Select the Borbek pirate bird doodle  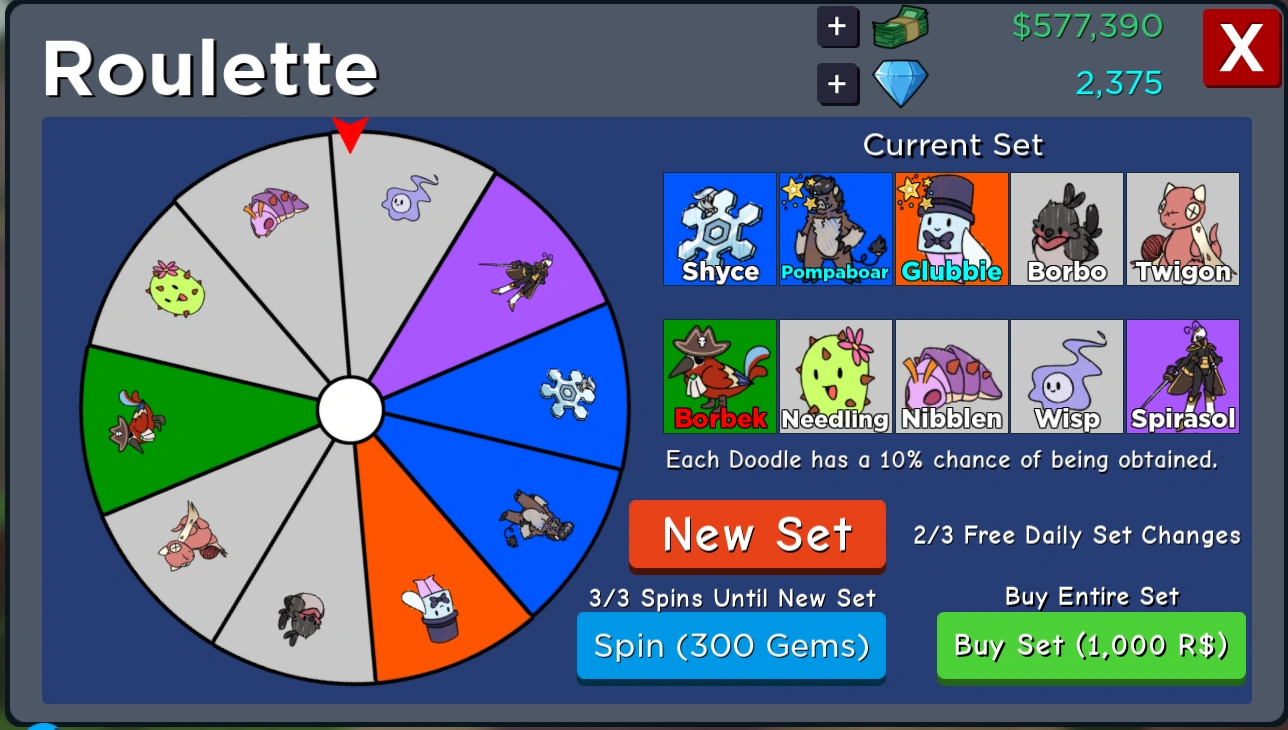pos(719,376)
